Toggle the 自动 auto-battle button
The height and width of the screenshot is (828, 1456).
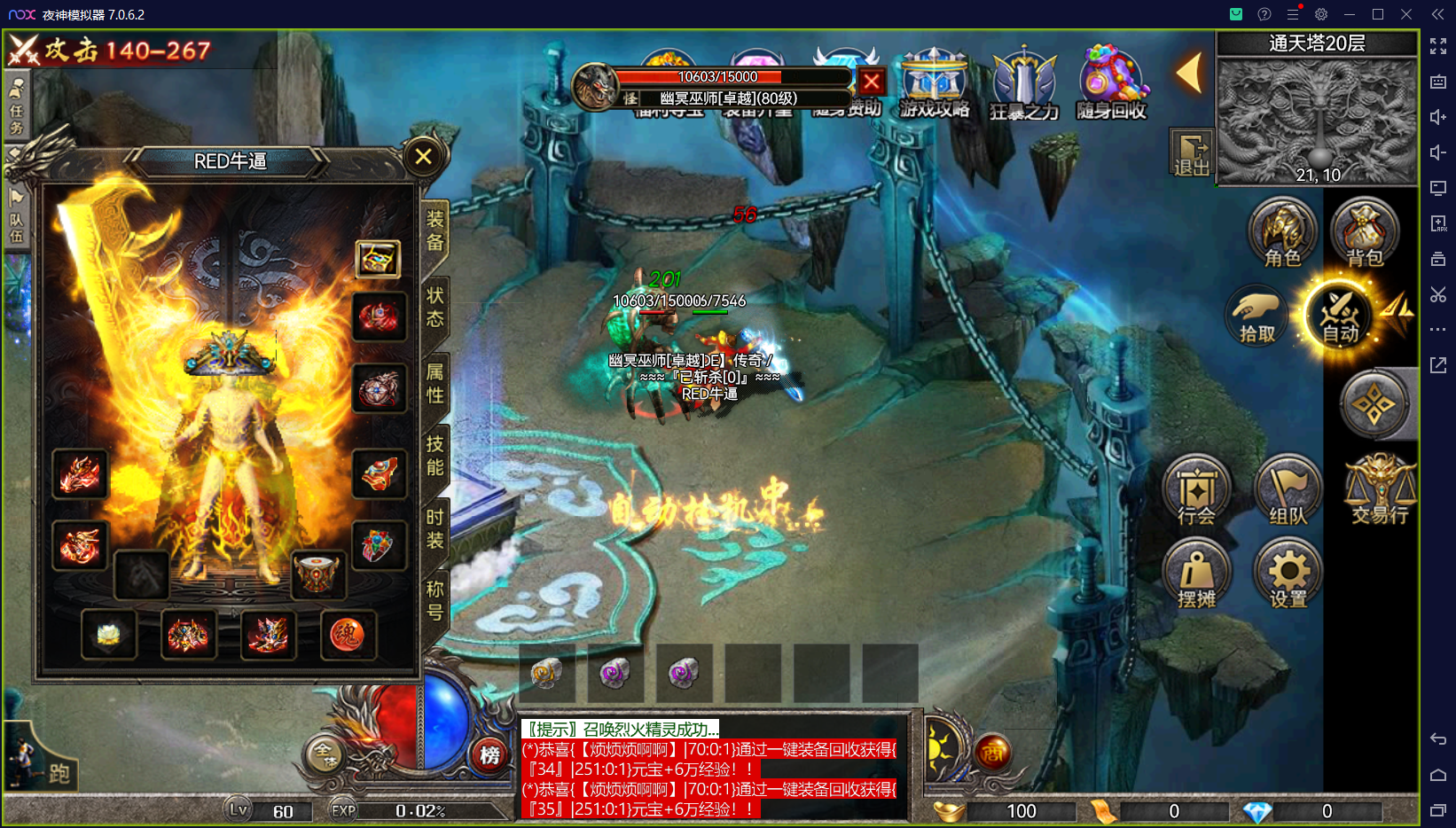coord(1340,315)
